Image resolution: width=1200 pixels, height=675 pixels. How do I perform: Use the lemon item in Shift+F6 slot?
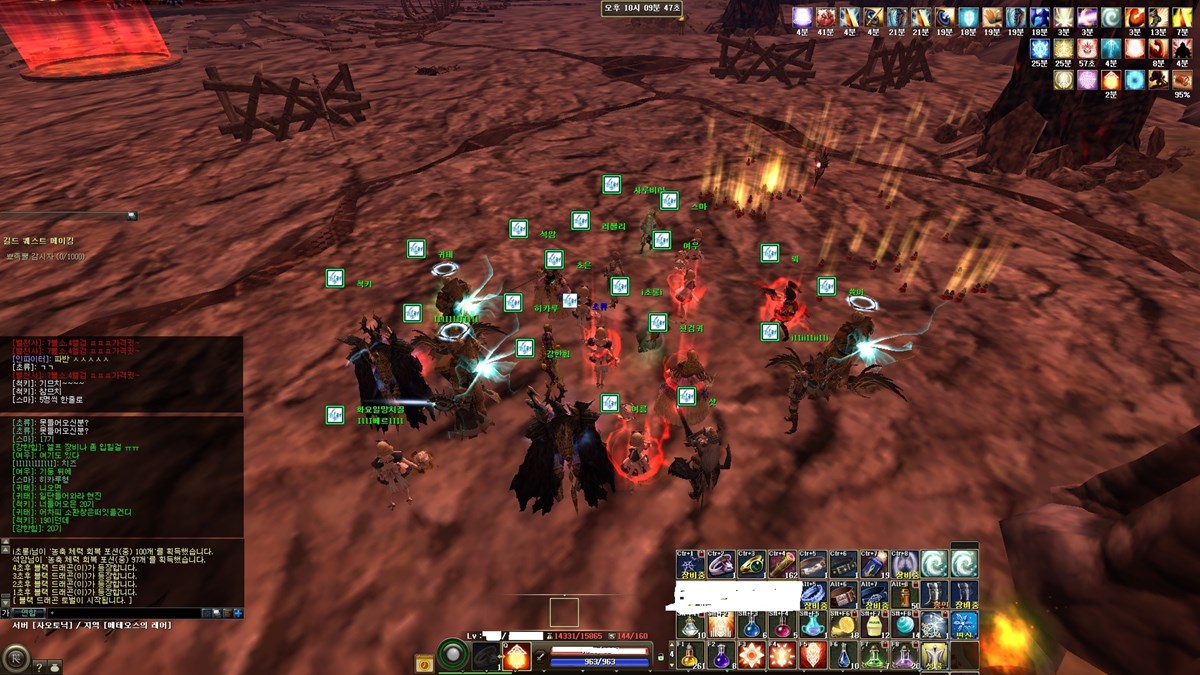pyautogui.click(x=843, y=625)
